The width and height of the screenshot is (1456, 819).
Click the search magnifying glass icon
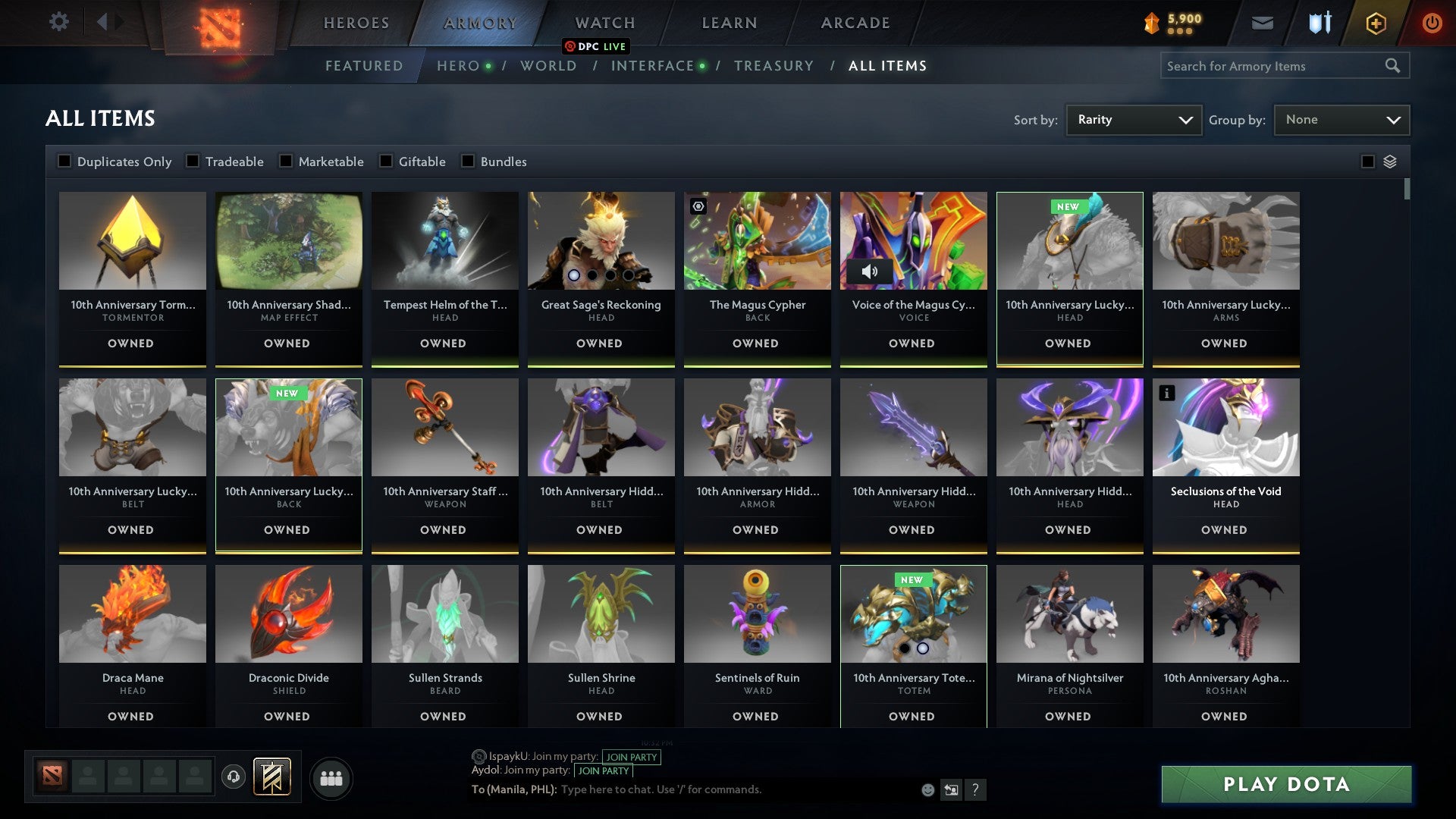point(1394,66)
